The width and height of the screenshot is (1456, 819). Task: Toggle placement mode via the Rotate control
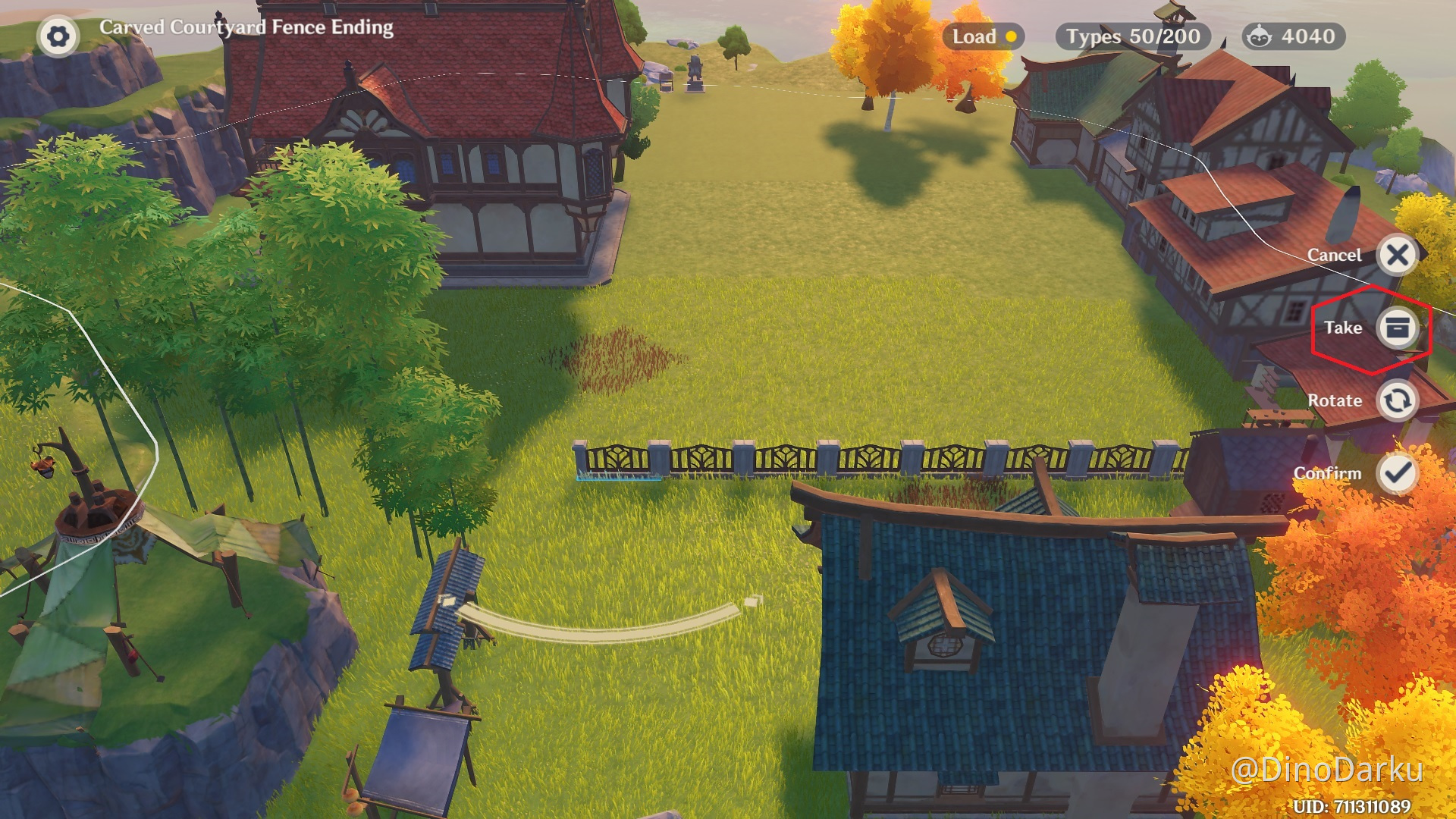[x=1398, y=400]
